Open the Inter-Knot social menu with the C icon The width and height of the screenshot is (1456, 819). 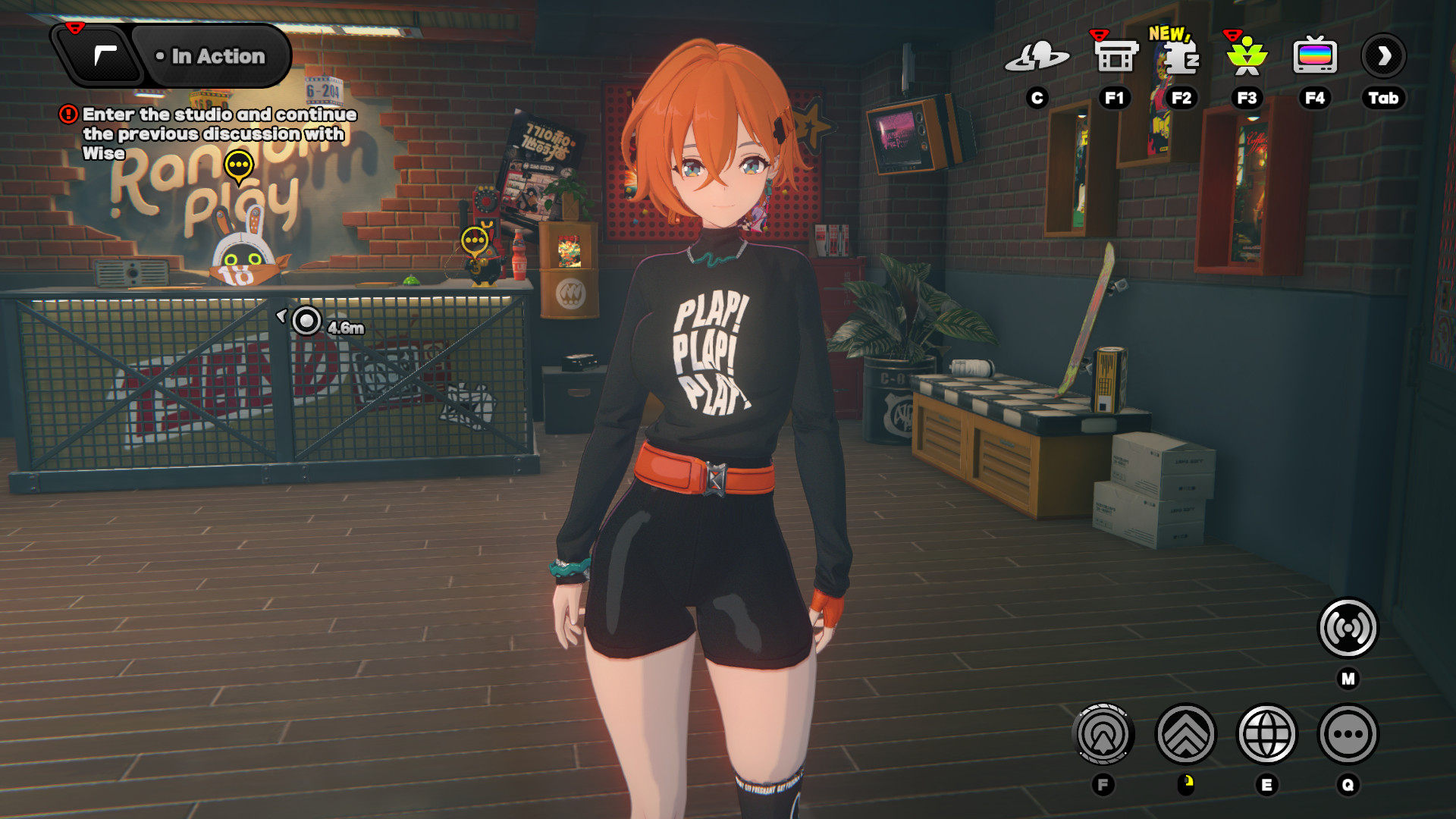click(1037, 55)
